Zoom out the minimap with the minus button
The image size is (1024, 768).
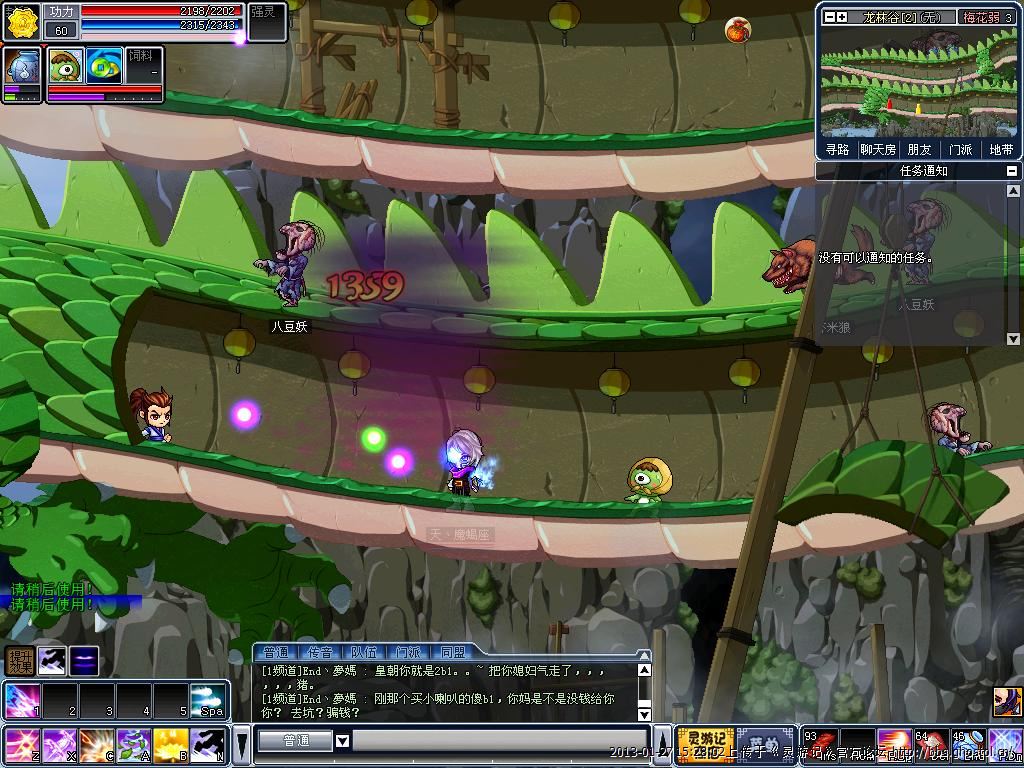point(828,17)
